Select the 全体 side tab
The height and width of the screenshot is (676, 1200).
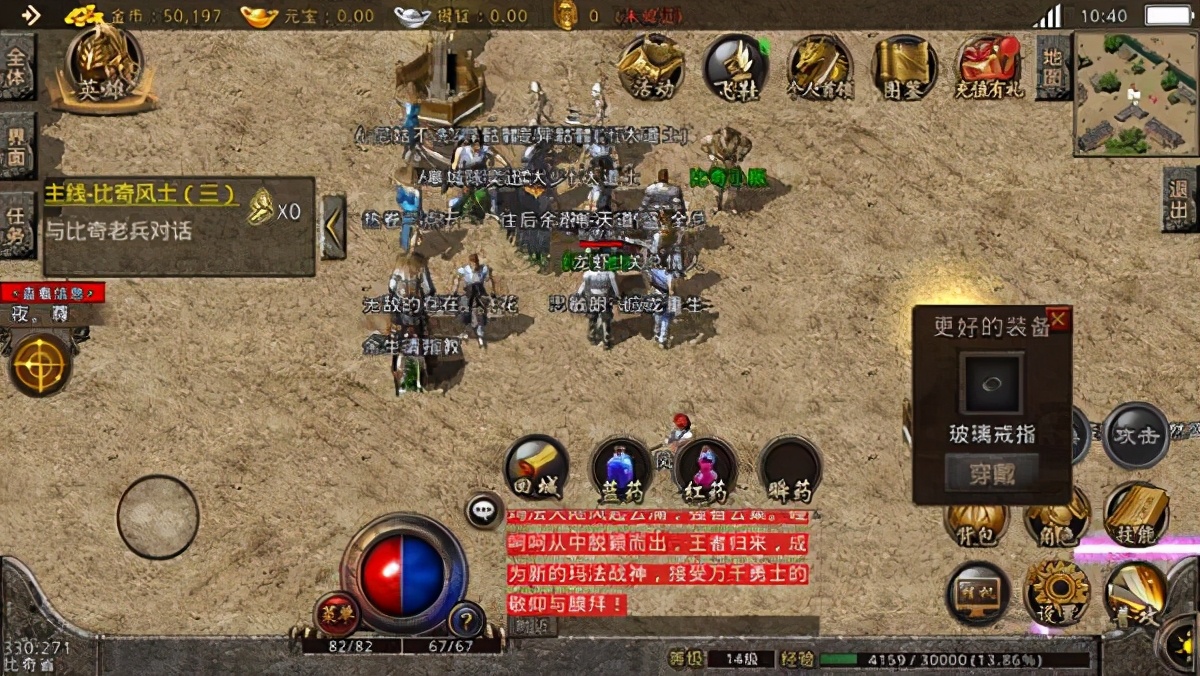click(x=17, y=68)
